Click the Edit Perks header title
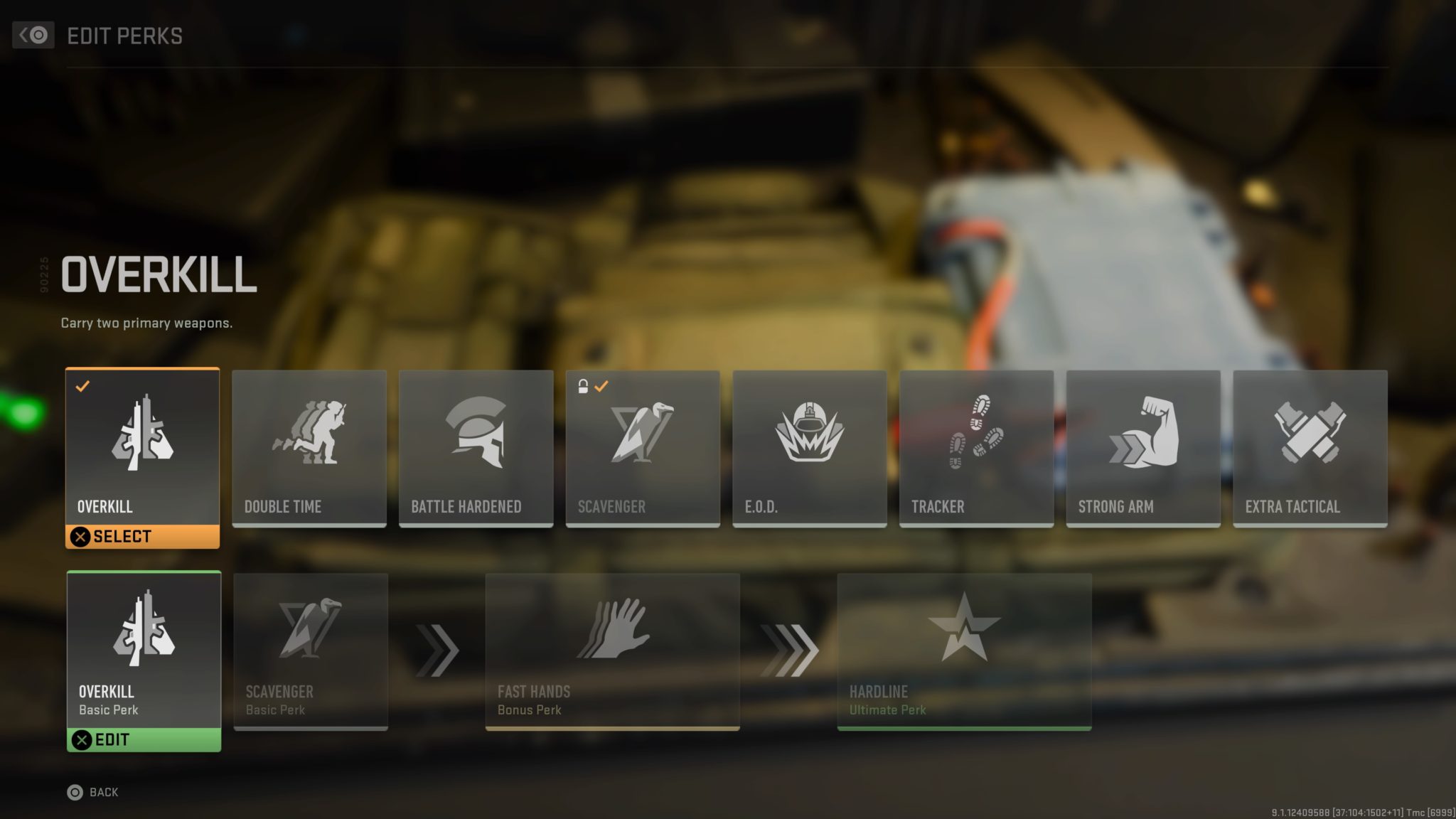Image resolution: width=1456 pixels, height=819 pixels. 124,36
